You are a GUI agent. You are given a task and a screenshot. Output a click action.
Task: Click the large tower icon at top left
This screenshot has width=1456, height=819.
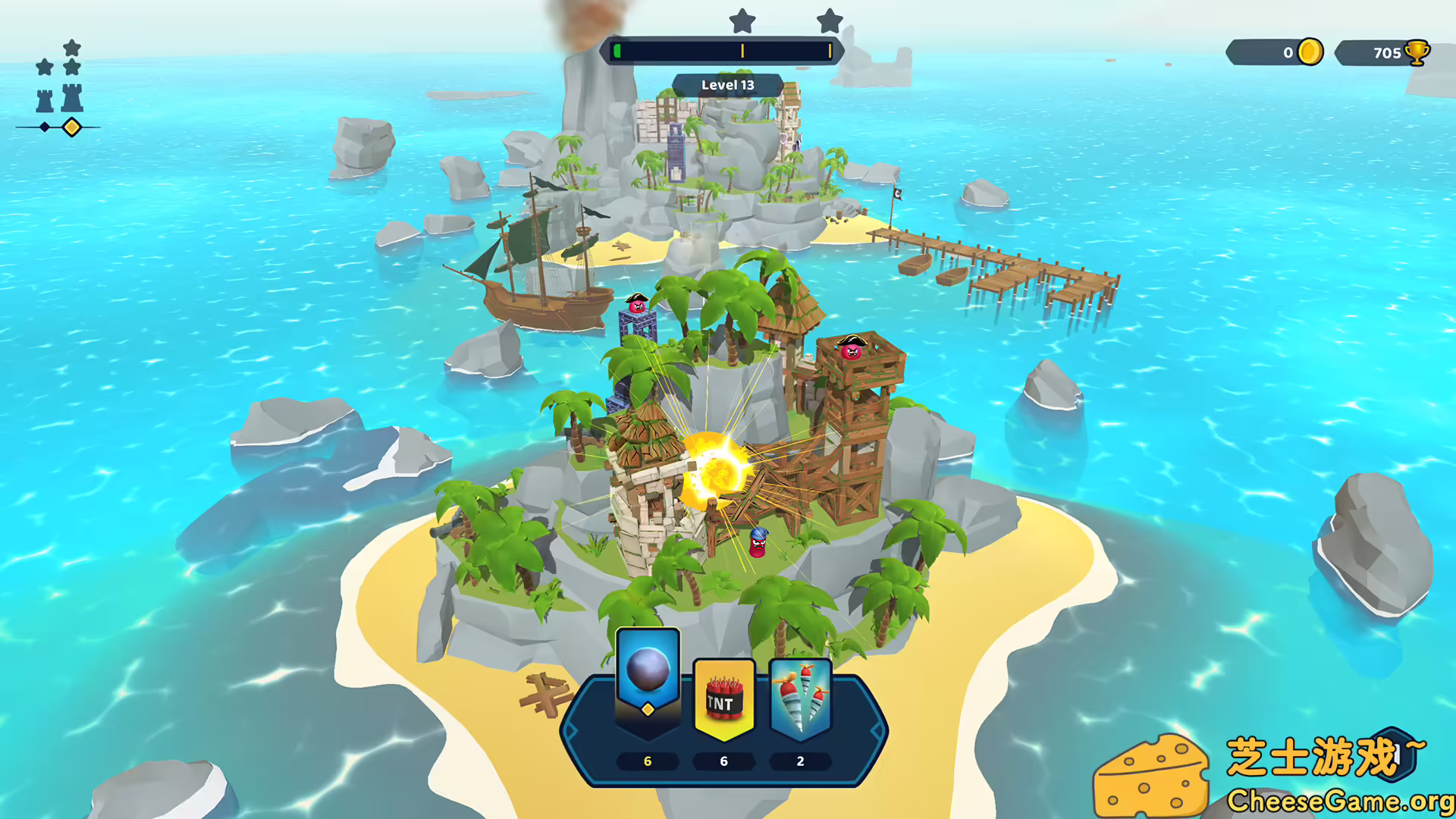71,97
